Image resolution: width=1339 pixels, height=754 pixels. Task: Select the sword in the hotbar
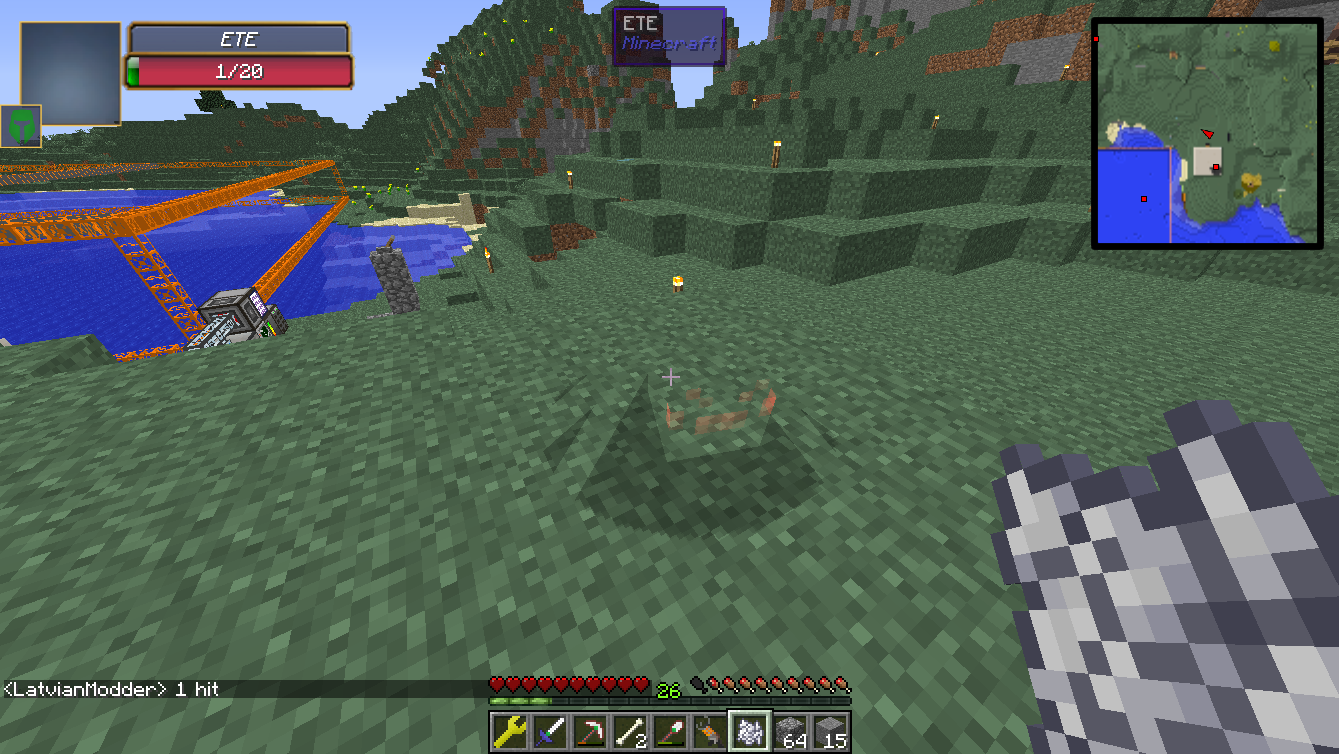click(x=550, y=731)
